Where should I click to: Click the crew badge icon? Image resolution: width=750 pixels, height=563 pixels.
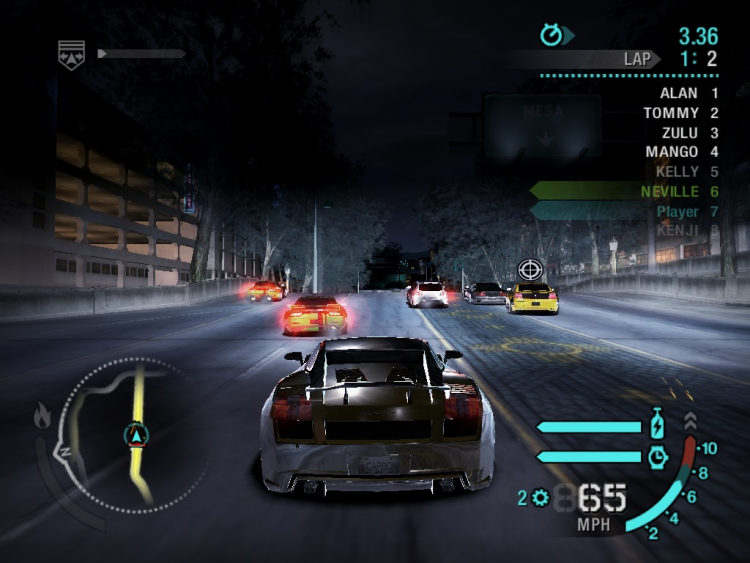pyautogui.click(x=72, y=54)
